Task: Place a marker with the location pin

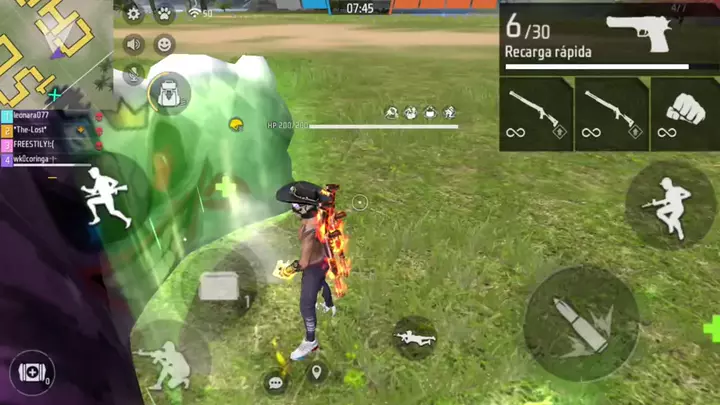Action: (318, 373)
